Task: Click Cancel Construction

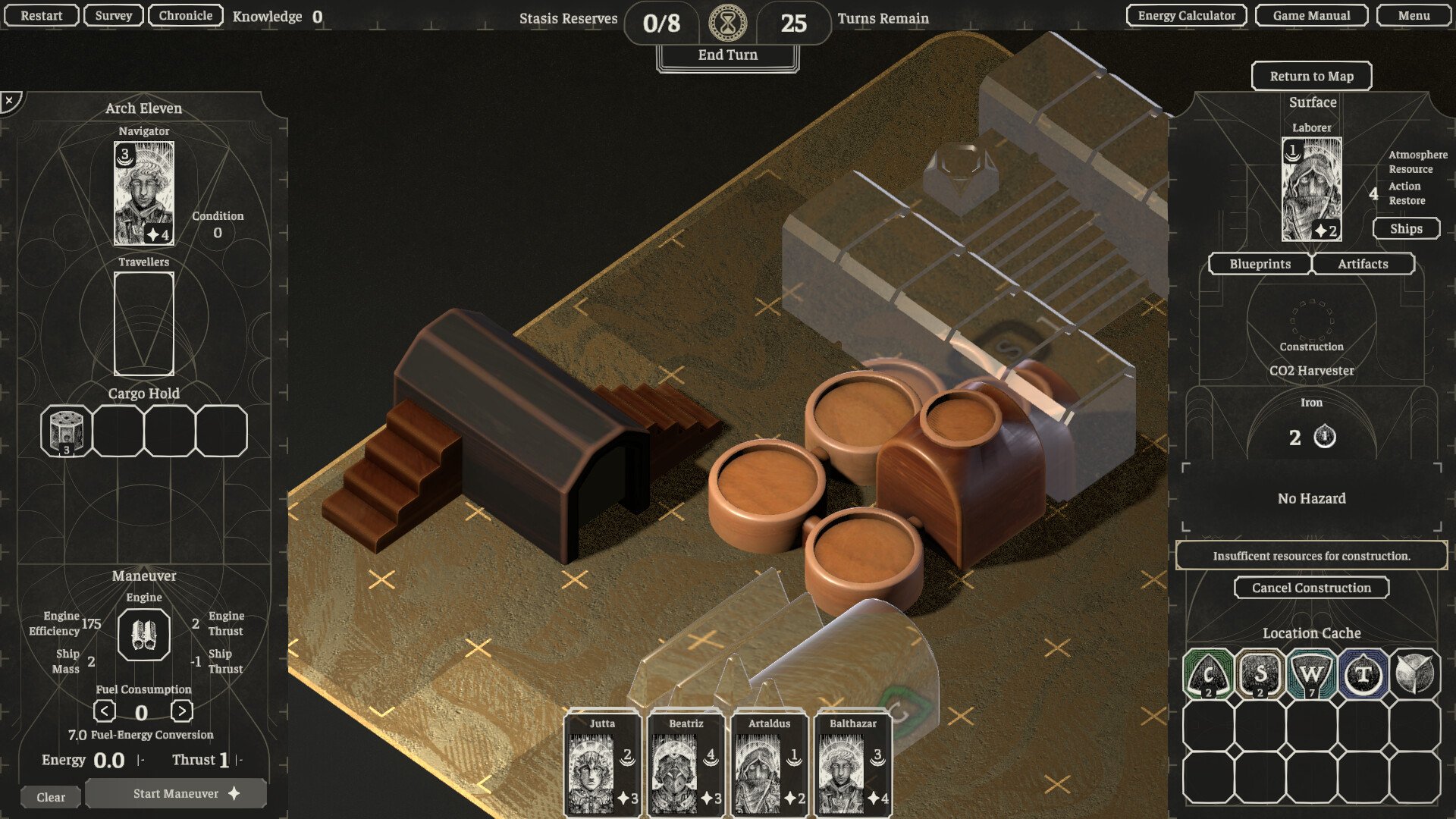Action: coord(1311,588)
